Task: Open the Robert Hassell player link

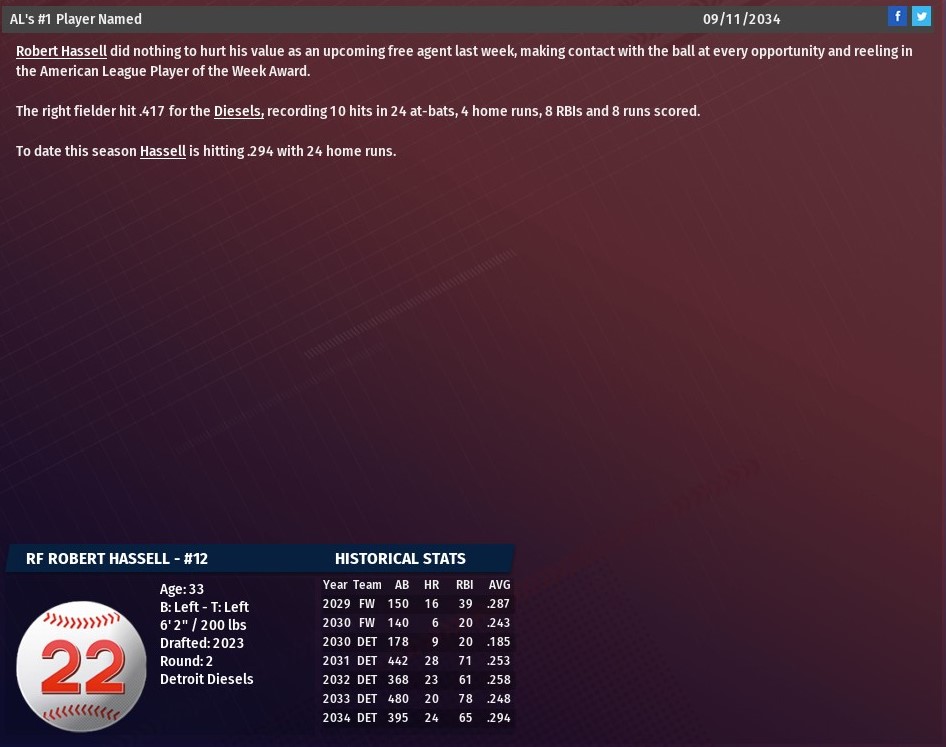Action: (61, 51)
